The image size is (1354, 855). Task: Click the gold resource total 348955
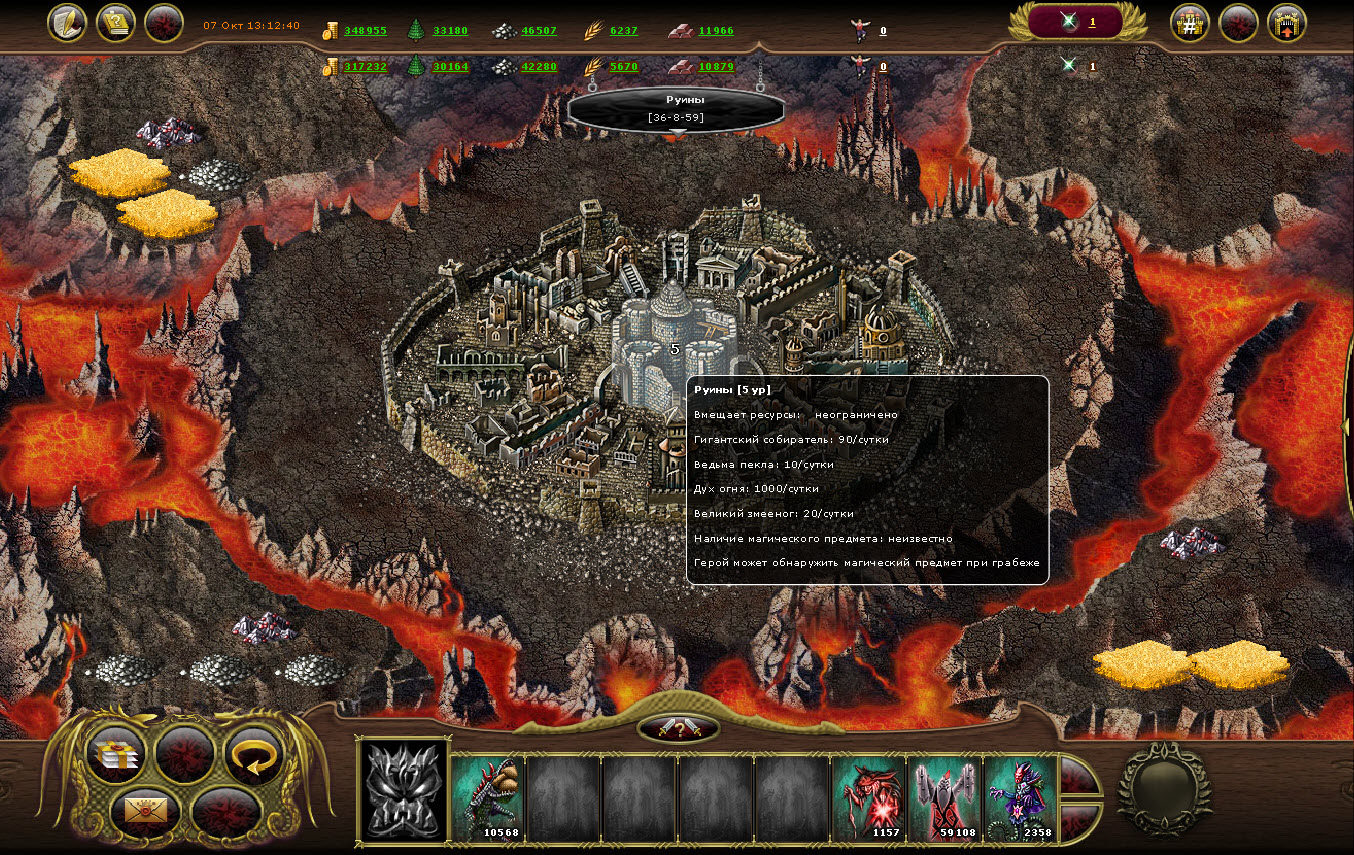(x=365, y=31)
